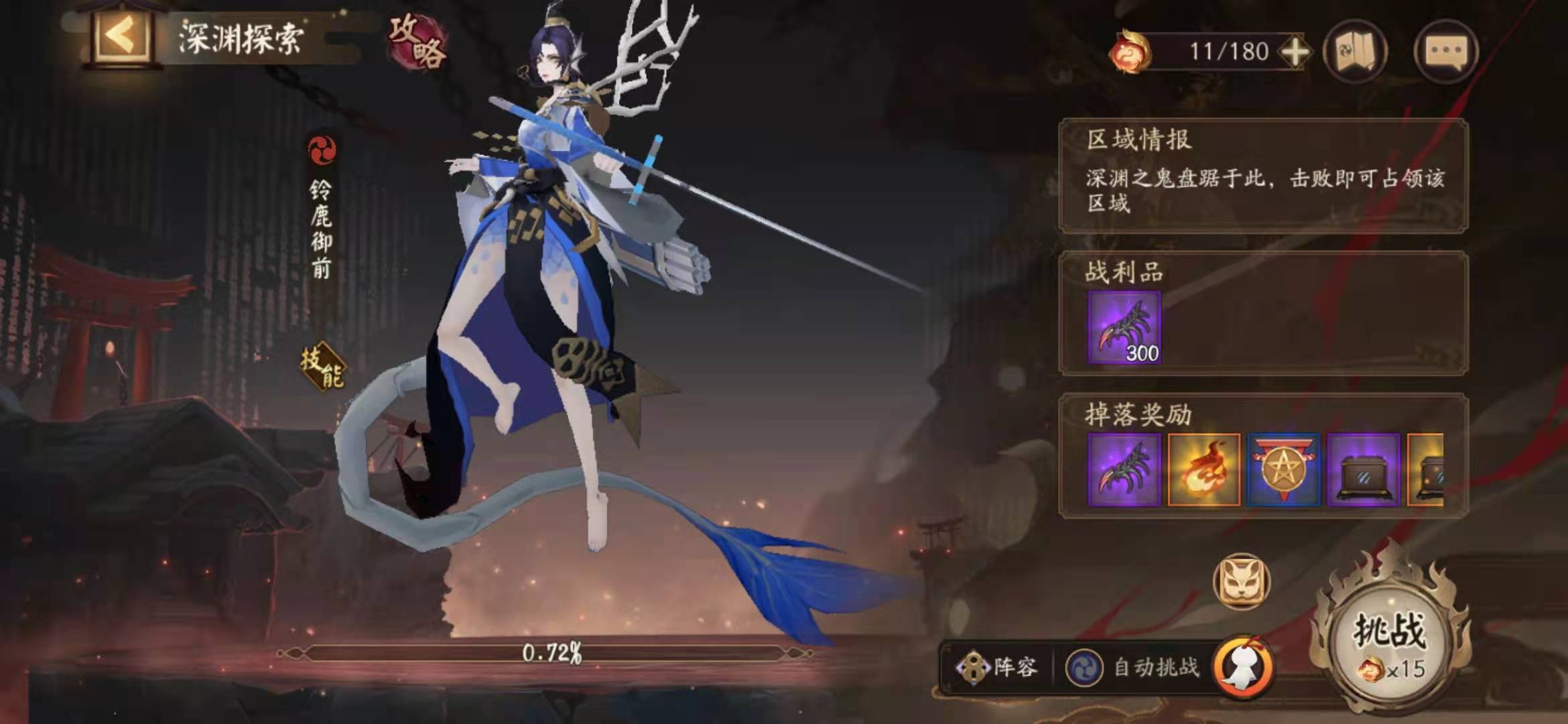View the 技能 skill details
Viewport: 1568px width, 724px height.
point(323,366)
